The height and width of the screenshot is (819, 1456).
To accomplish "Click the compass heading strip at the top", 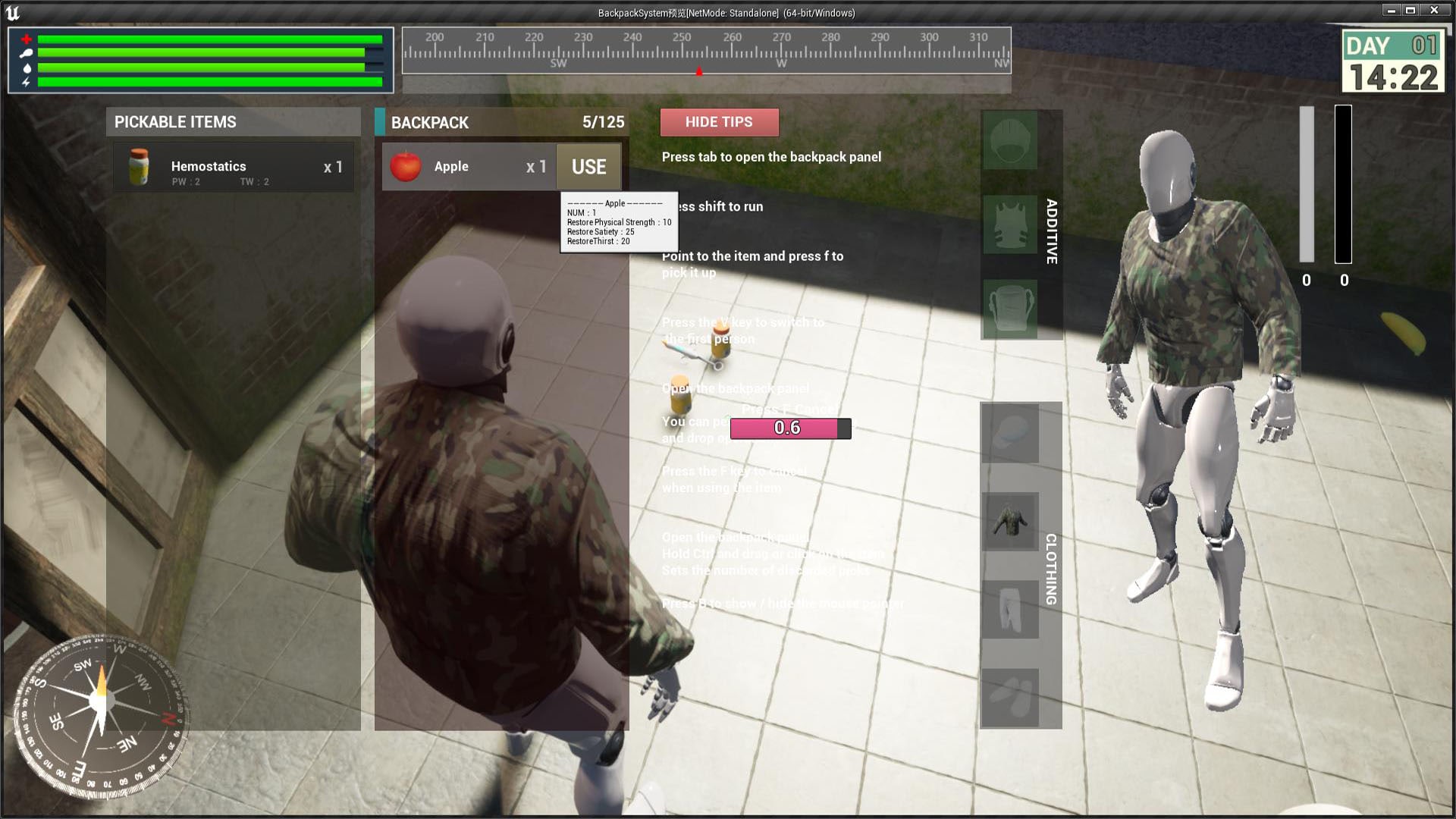I will click(705, 52).
